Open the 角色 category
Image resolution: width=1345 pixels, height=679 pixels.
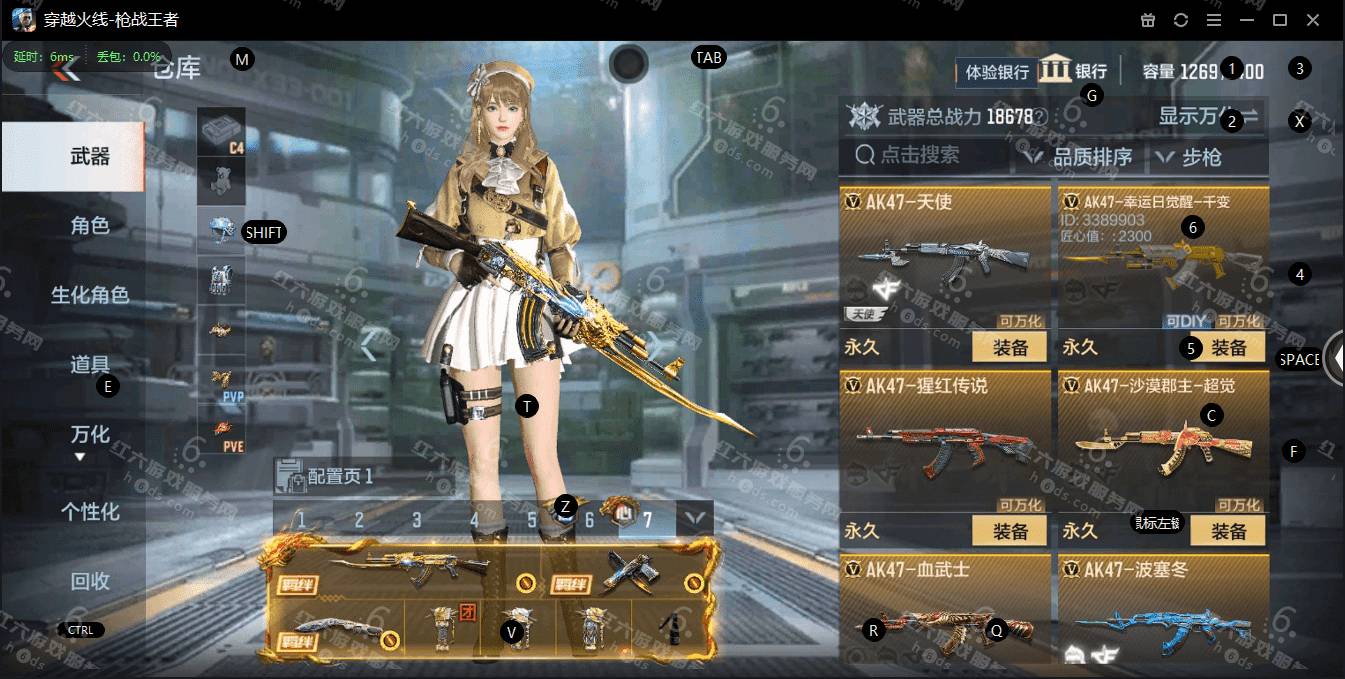click(x=89, y=226)
